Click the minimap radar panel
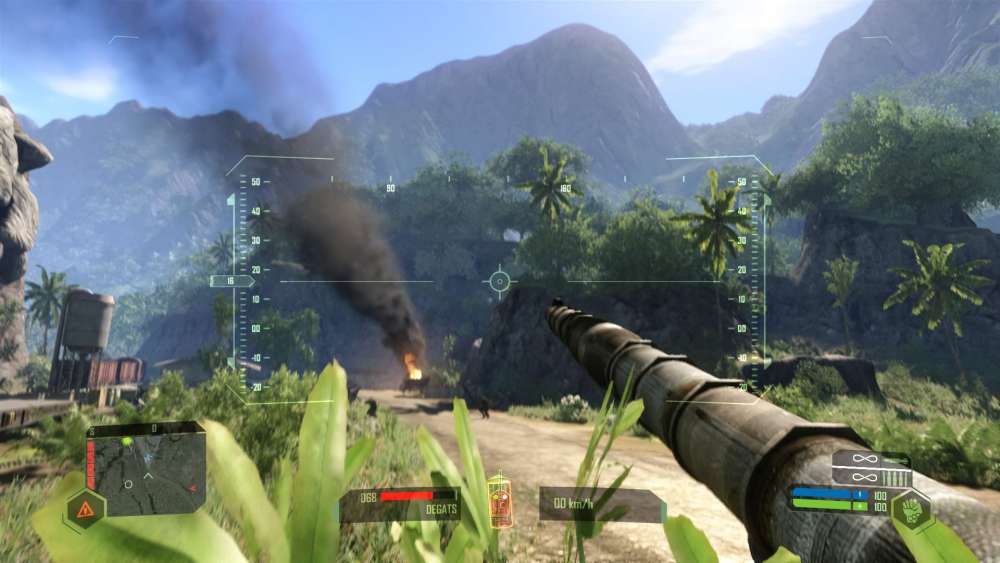 146,469
